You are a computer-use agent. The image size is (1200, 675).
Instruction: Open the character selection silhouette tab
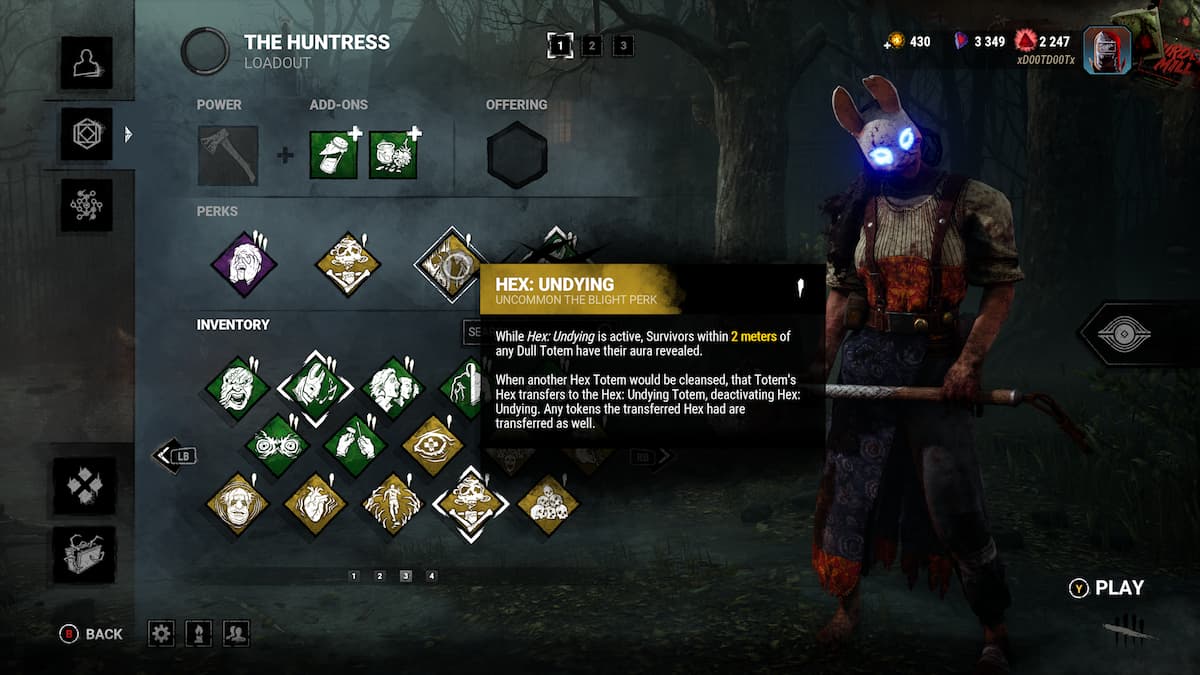pyautogui.click(x=86, y=63)
